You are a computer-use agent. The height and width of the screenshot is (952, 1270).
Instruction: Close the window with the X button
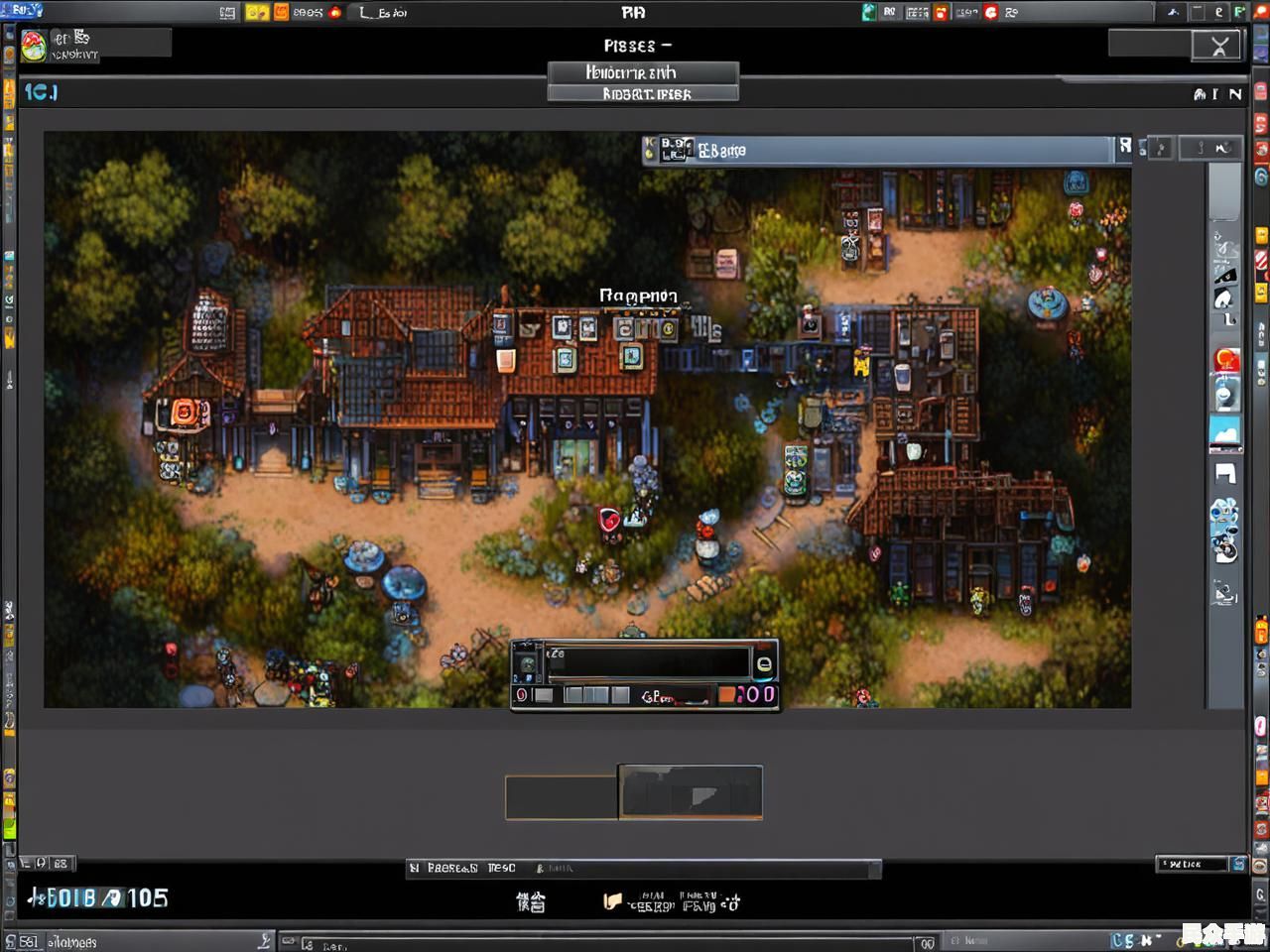pos(1218,46)
